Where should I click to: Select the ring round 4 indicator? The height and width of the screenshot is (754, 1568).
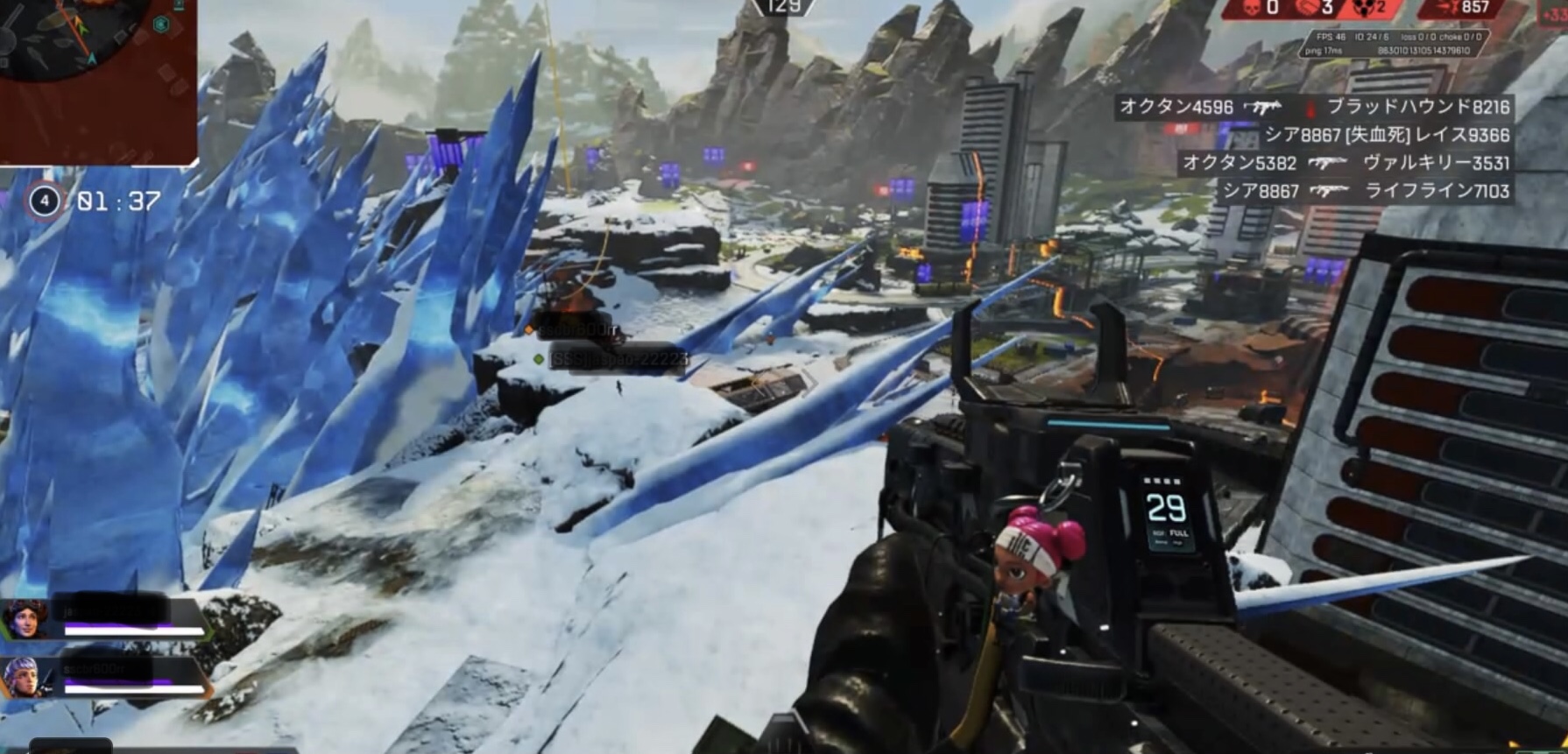tap(44, 201)
